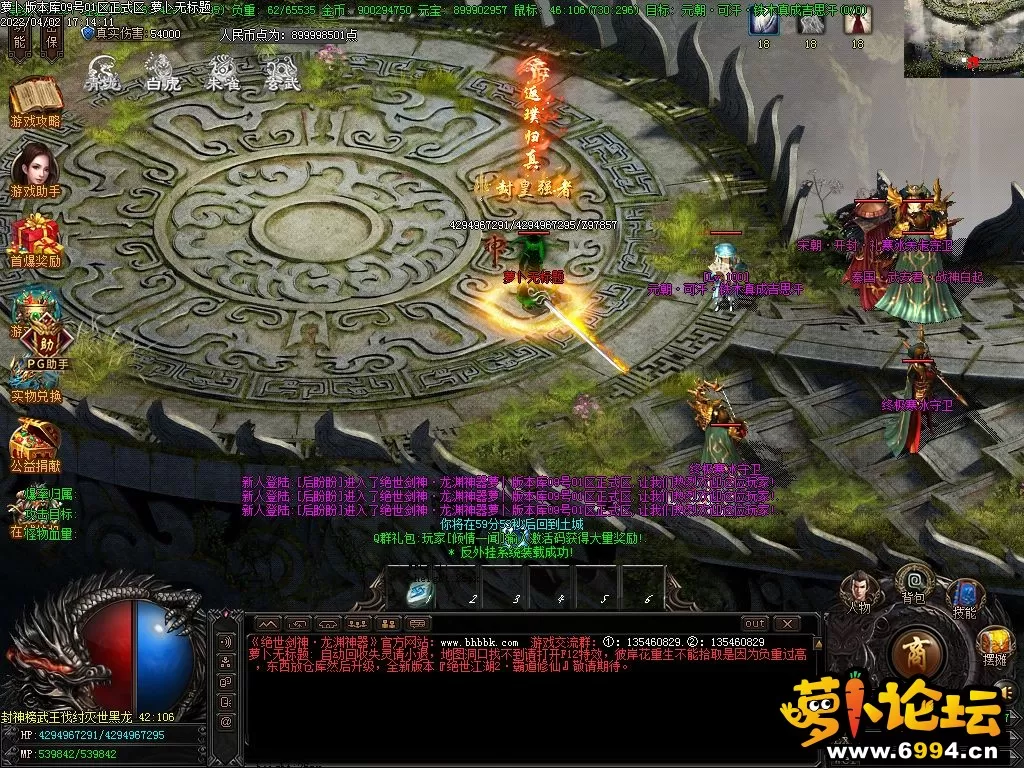Open the 技能 skills book
The height and width of the screenshot is (768, 1024).
(965, 597)
